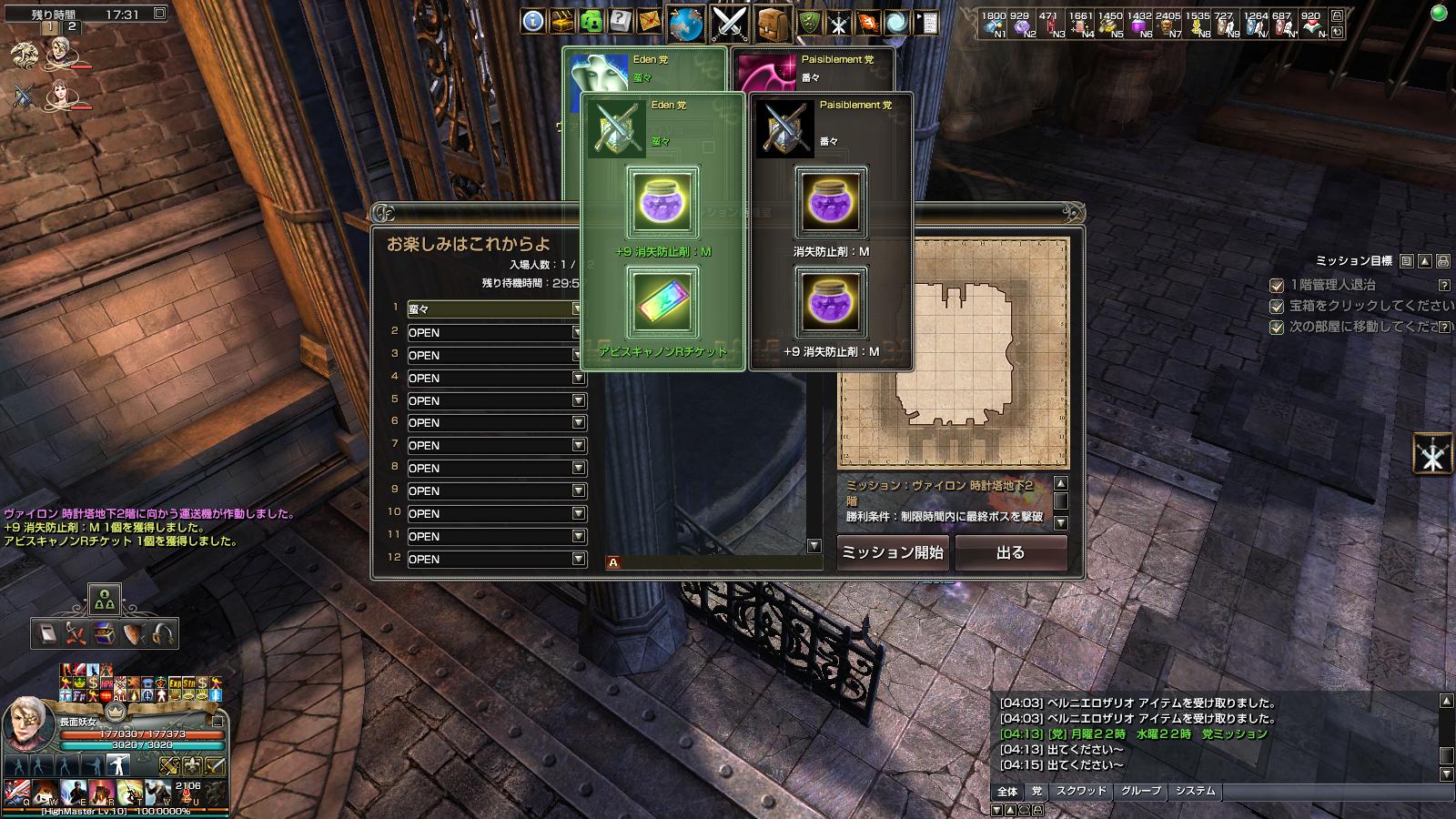Switch chat to the システム tab

coord(1195,791)
